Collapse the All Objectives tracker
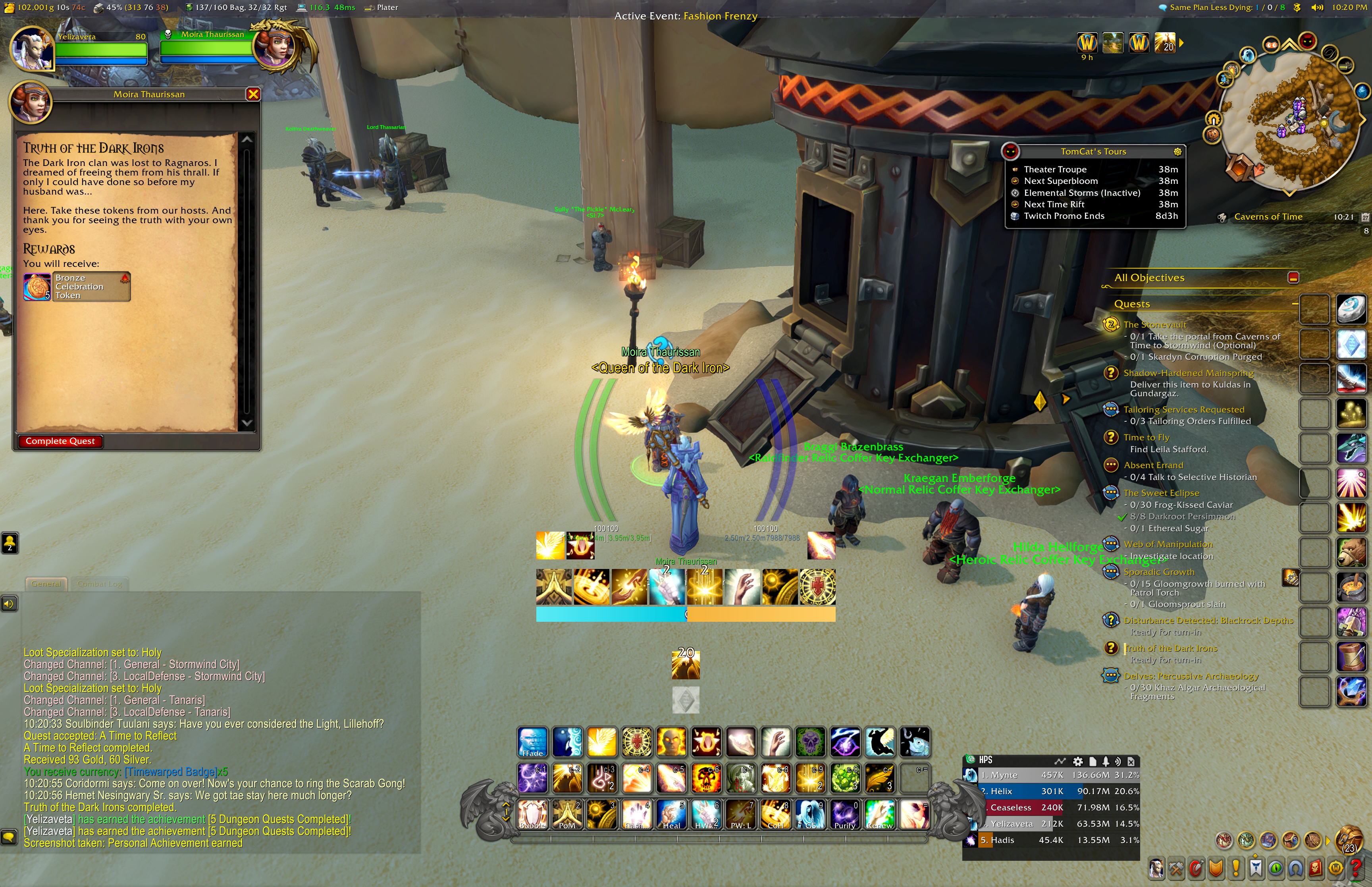Viewport: 1372px width, 887px height. (1293, 278)
